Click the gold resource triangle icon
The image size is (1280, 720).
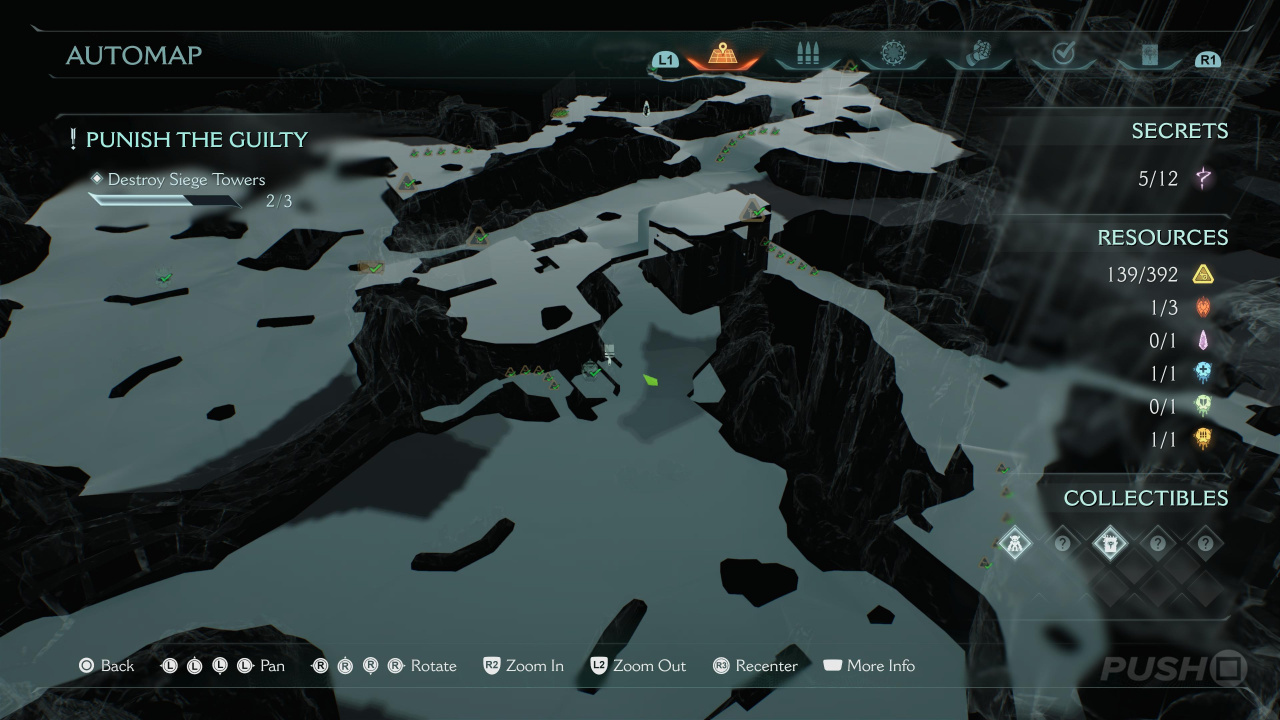[1203, 274]
